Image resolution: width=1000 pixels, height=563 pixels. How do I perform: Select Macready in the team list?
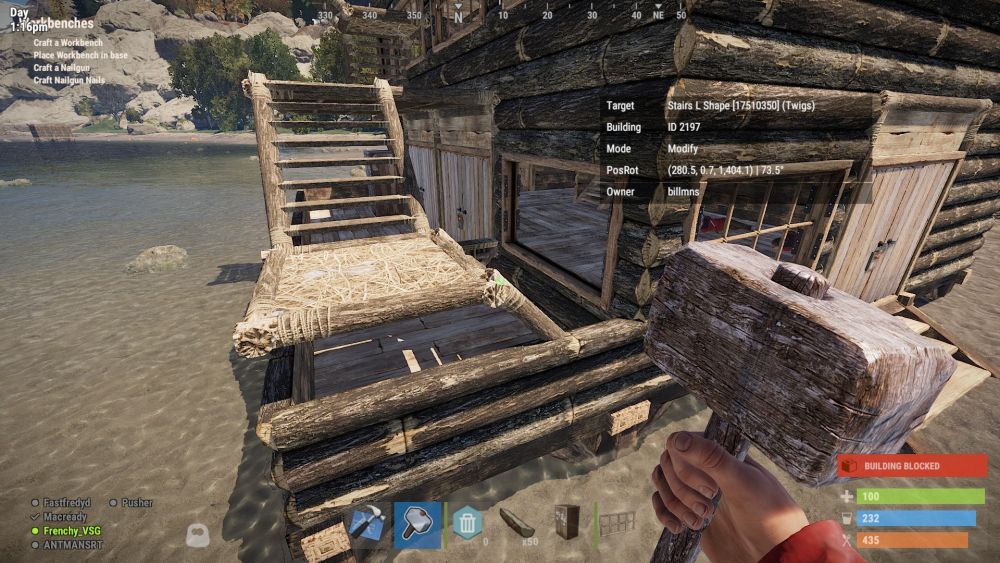[66, 516]
